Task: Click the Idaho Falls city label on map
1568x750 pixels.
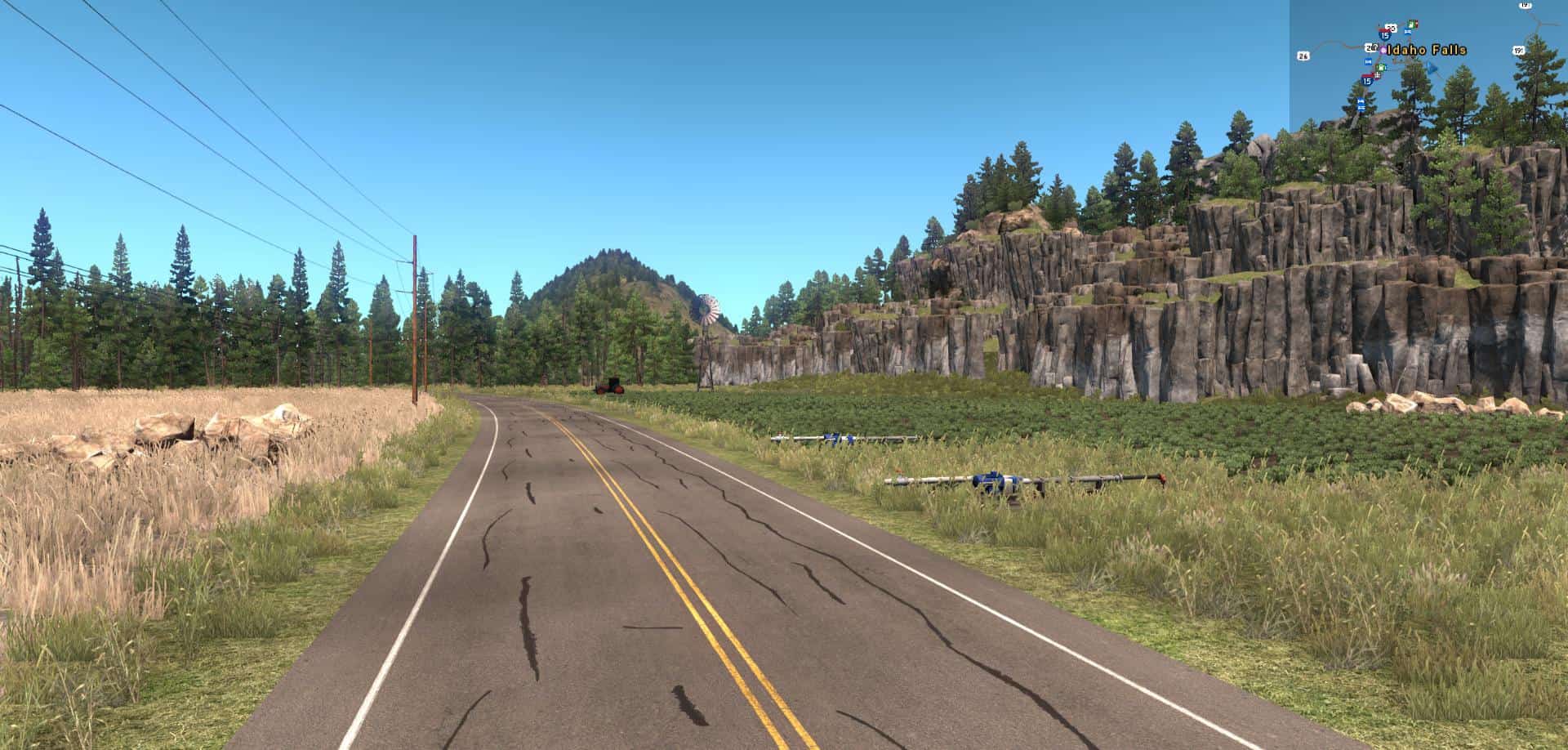Action: [x=1428, y=50]
